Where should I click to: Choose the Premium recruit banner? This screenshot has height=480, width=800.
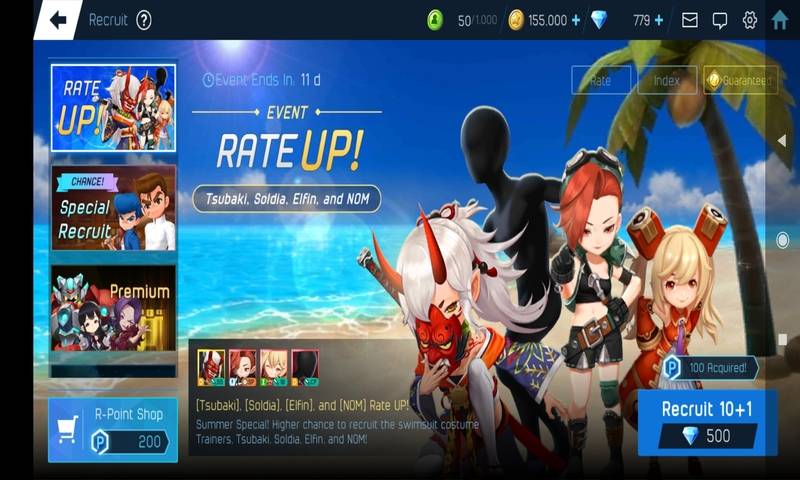coord(114,307)
